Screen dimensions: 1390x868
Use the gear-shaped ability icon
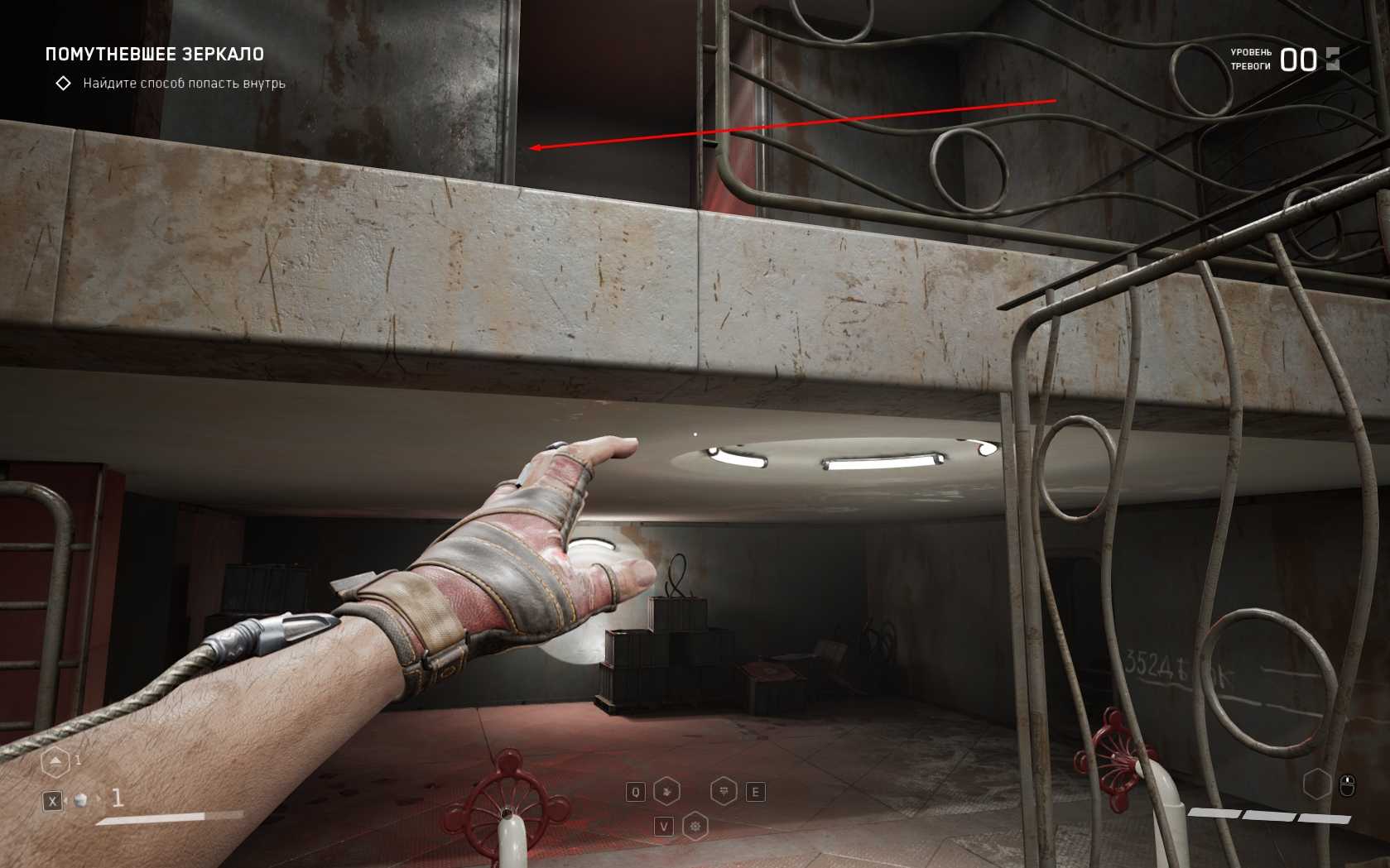pyautogui.click(x=695, y=826)
